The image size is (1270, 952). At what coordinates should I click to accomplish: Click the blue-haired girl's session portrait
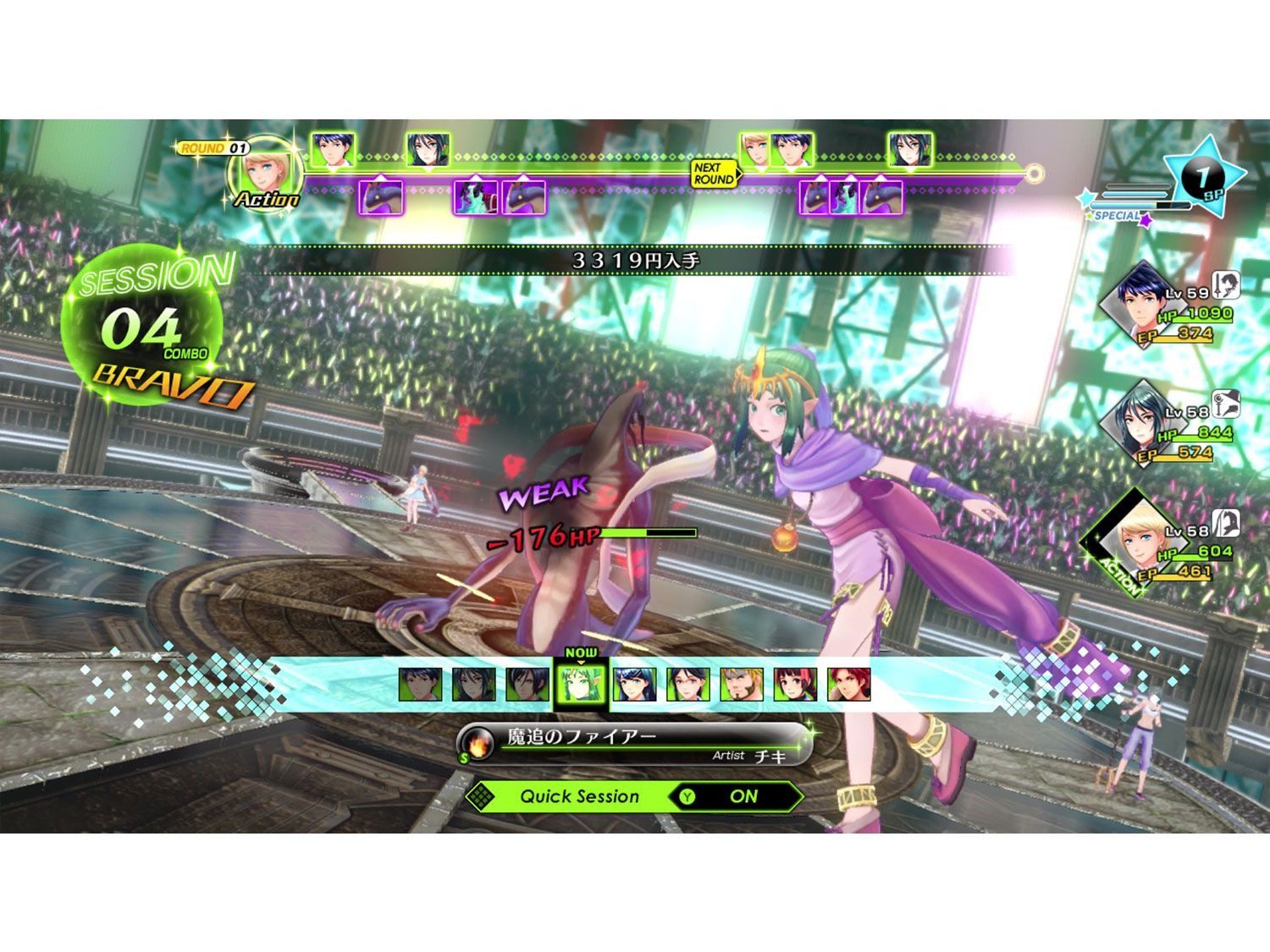click(x=634, y=685)
